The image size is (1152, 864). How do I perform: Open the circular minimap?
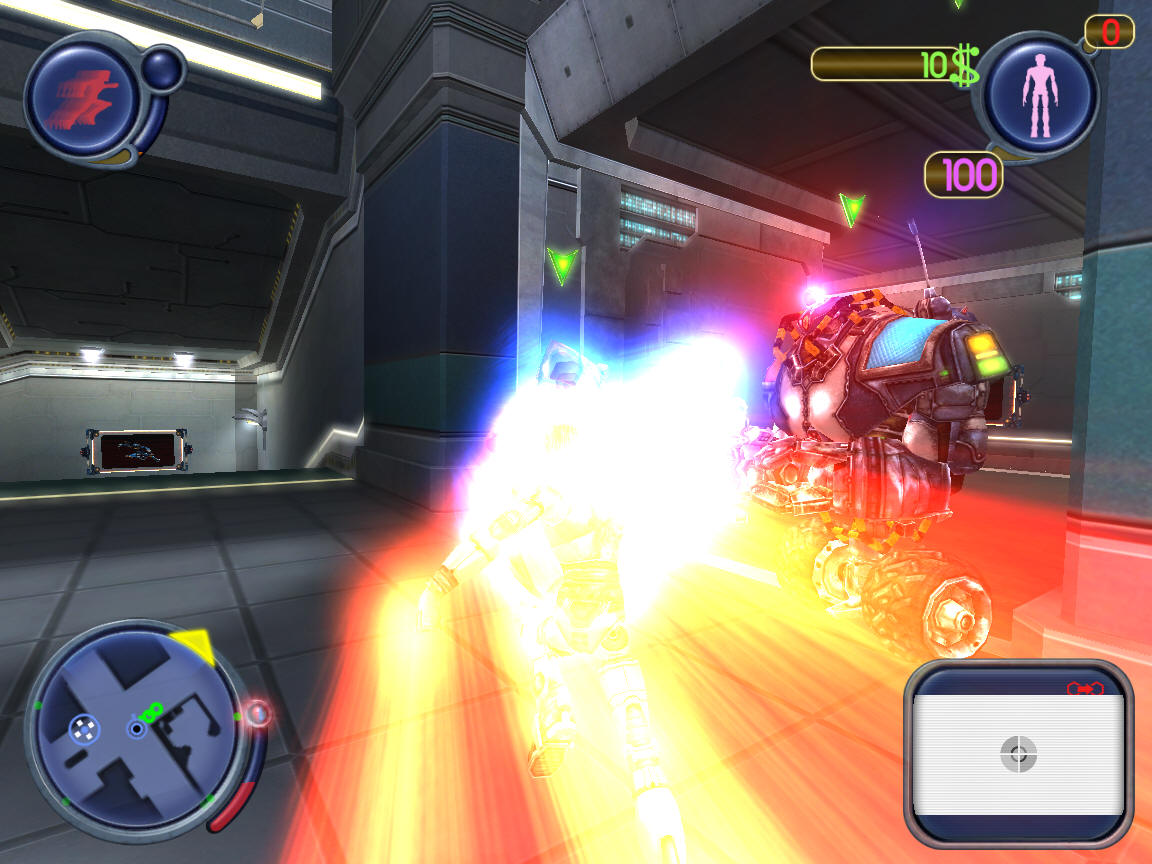pos(136,730)
